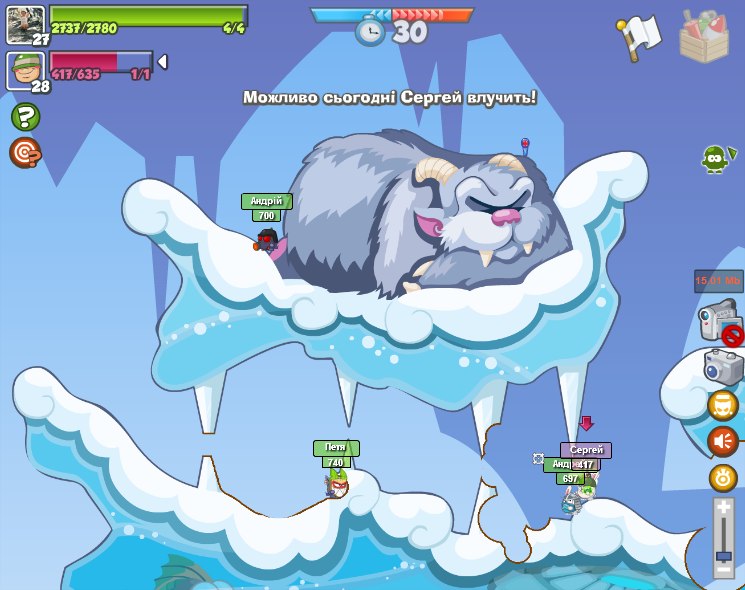Toggle sound with the orange speaker button
Image resolution: width=745 pixels, height=590 pixels.
(x=723, y=441)
